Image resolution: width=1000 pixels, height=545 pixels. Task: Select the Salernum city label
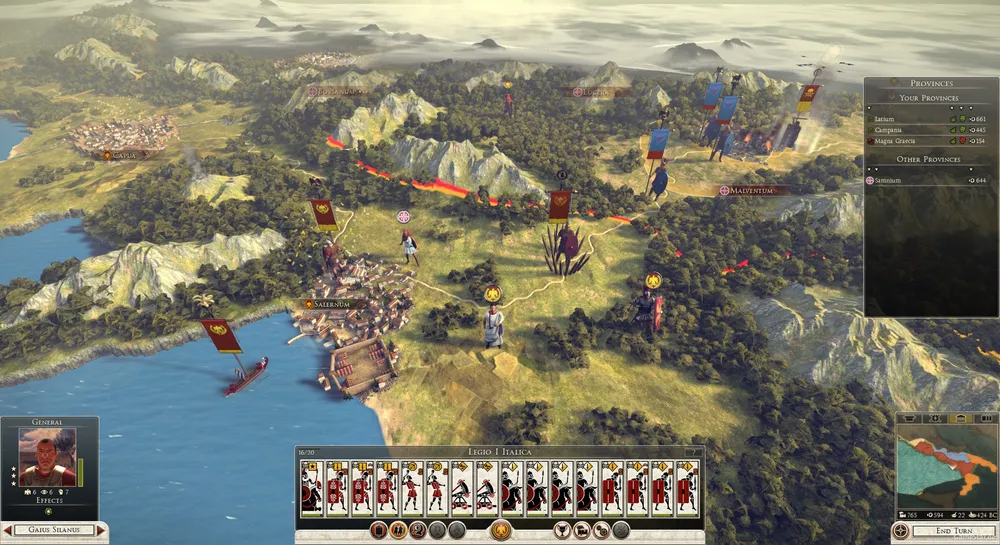pyautogui.click(x=330, y=304)
